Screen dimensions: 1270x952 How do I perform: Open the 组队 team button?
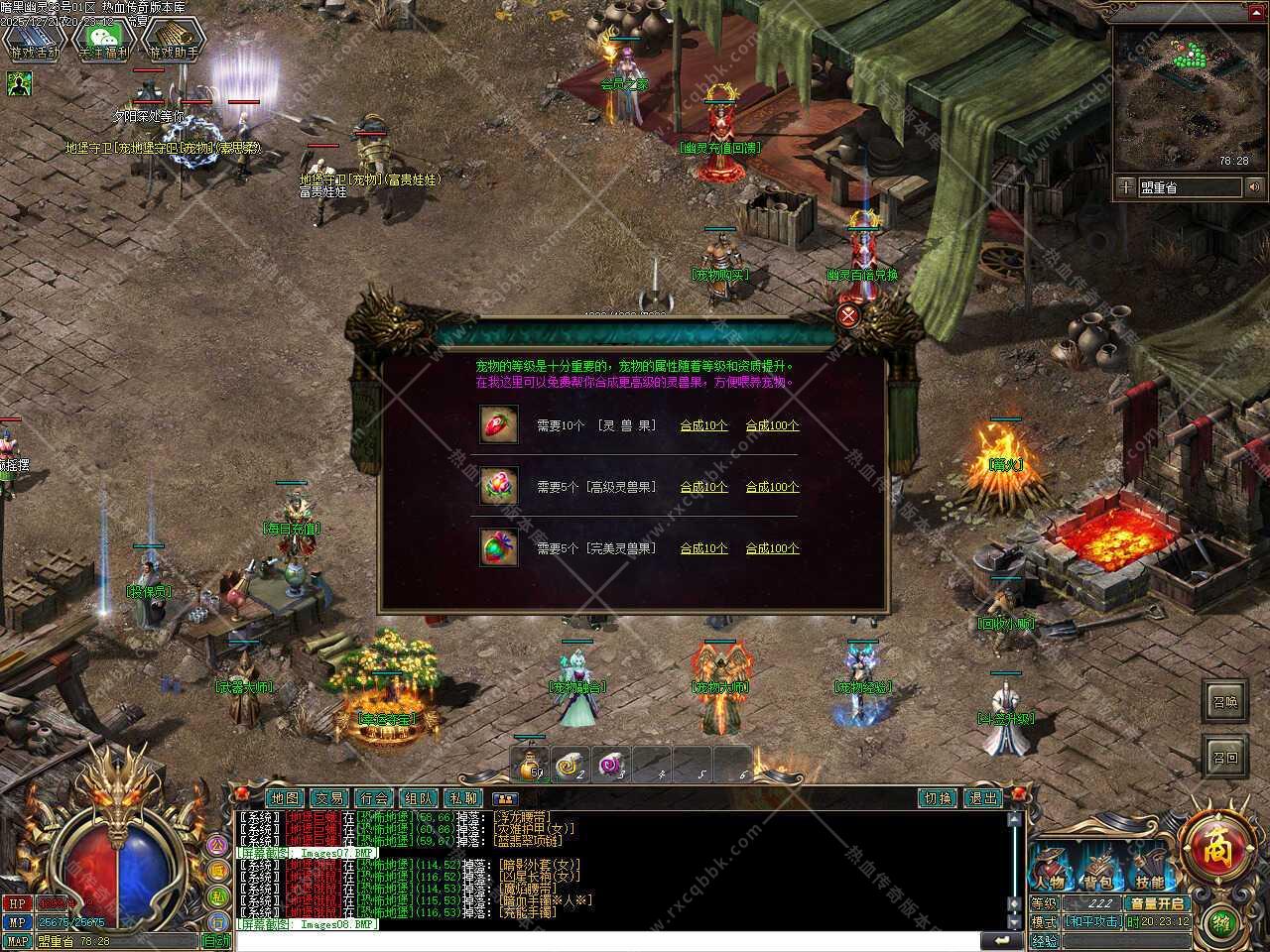click(x=419, y=798)
